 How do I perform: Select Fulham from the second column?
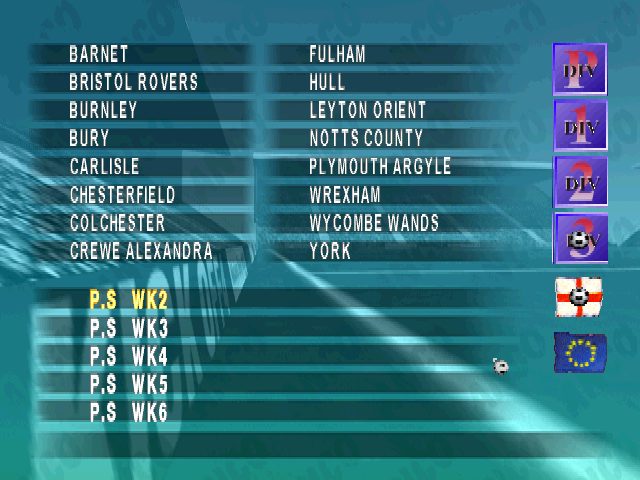[338, 54]
